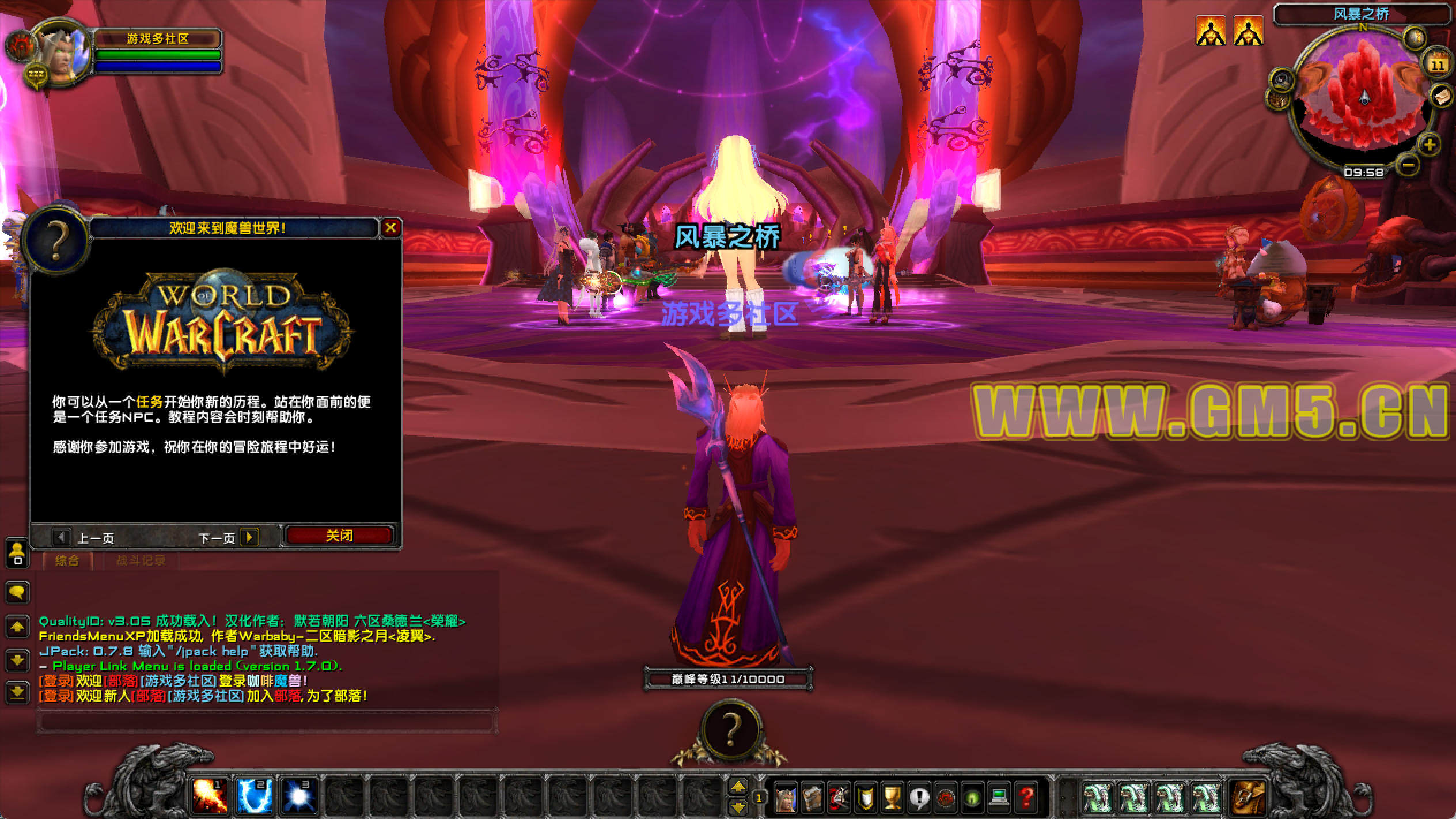
Task: Open the main backpack bag
Action: pyautogui.click(x=1248, y=798)
